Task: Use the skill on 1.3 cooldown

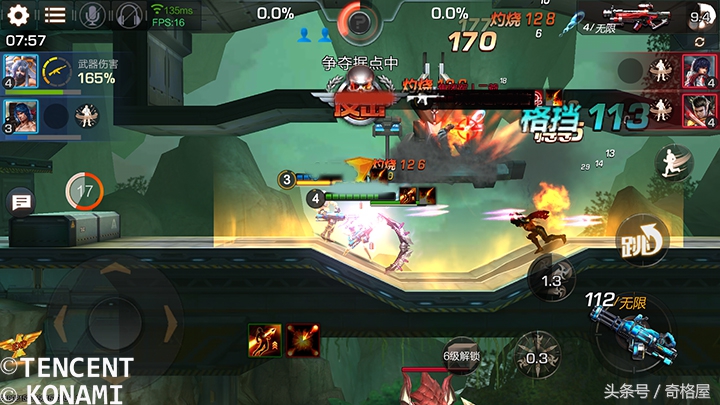Action: coord(551,279)
